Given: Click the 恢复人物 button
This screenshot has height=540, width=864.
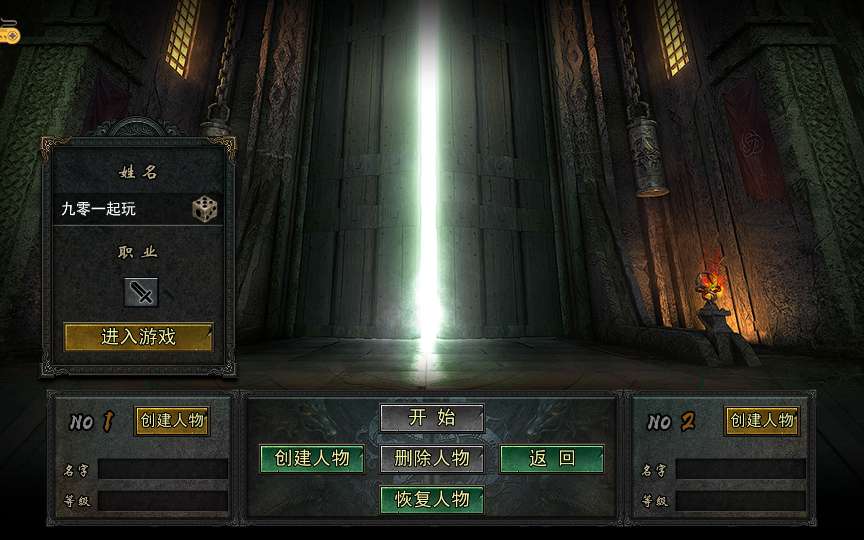Looking at the screenshot, I should click(x=432, y=498).
